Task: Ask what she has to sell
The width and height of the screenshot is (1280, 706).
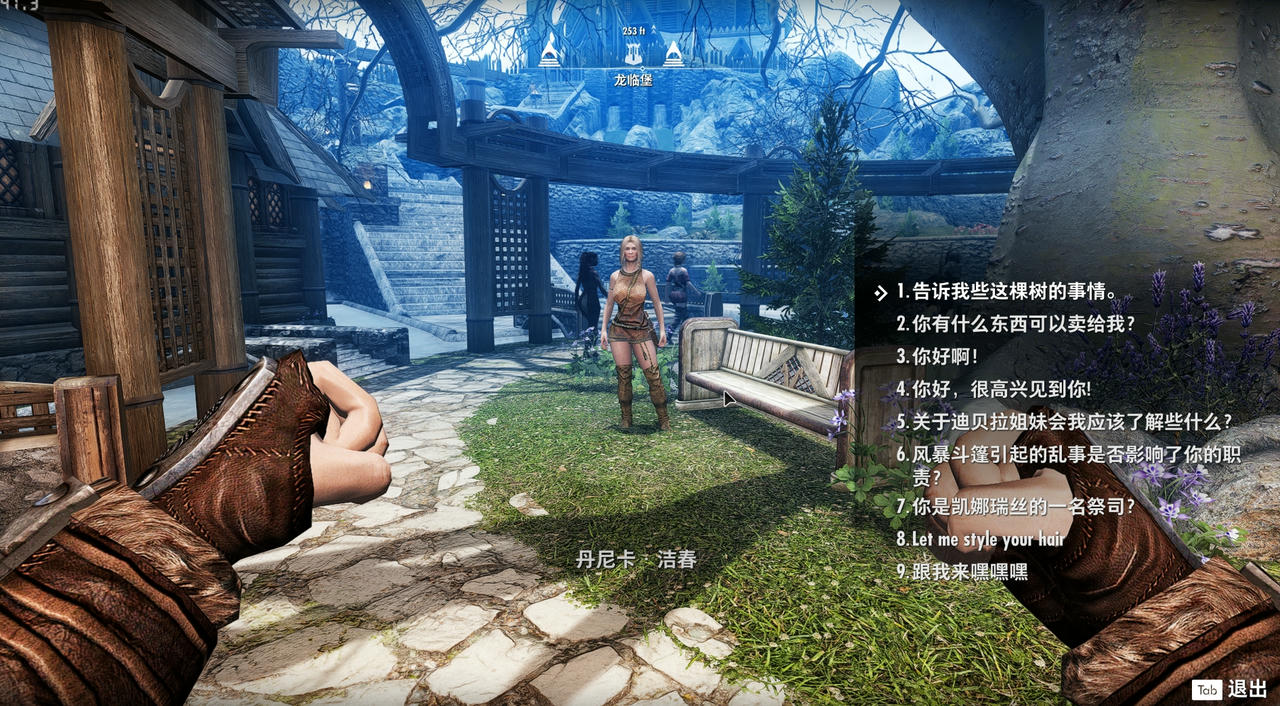Action: point(1016,324)
